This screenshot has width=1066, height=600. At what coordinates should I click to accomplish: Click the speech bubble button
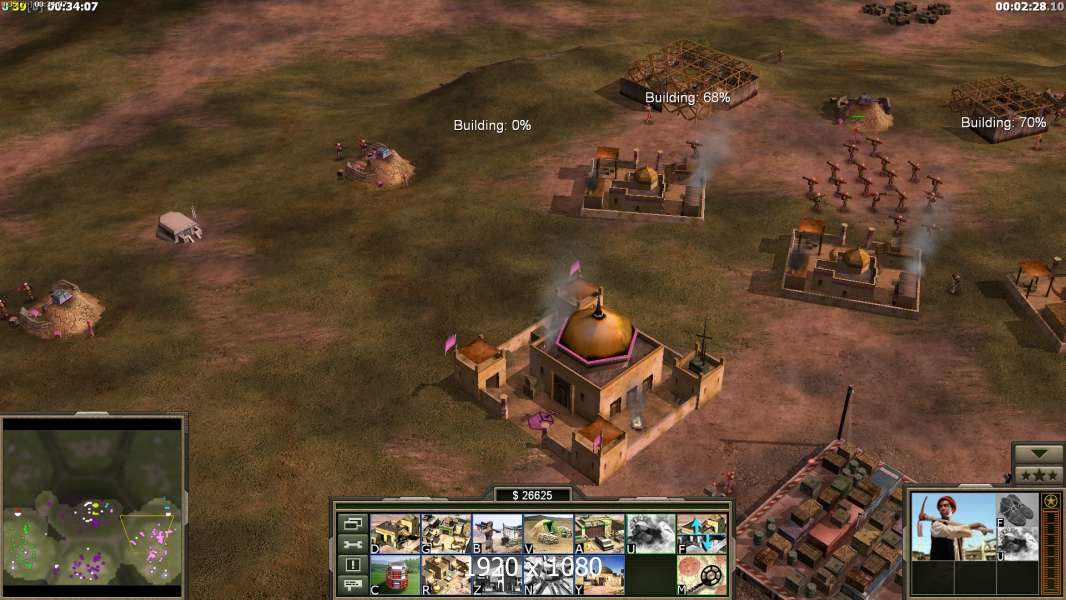pos(352,586)
